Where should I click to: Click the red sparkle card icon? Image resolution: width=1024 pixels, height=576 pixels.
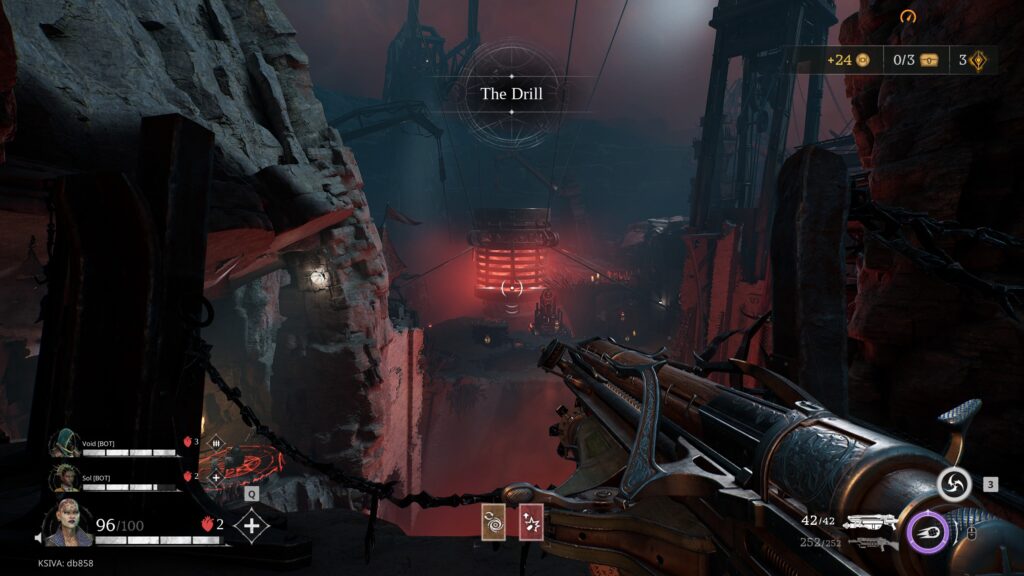pyautogui.click(x=531, y=522)
